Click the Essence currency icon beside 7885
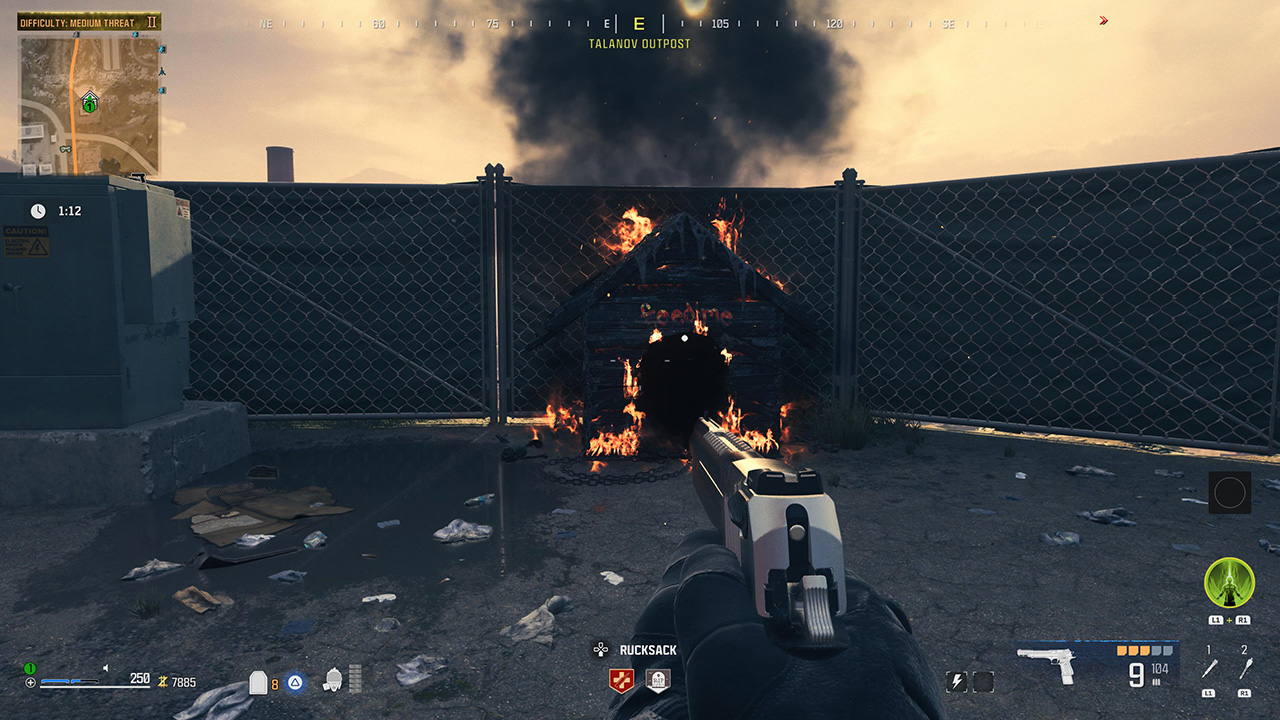 click(x=163, y=682)
